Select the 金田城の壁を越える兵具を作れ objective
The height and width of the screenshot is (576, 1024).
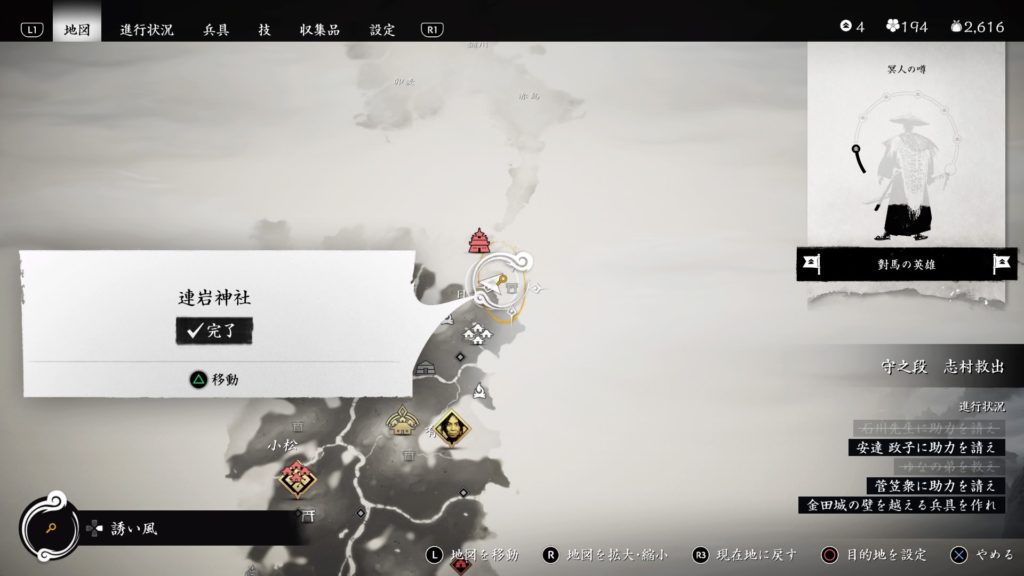(x=900, y=505)
